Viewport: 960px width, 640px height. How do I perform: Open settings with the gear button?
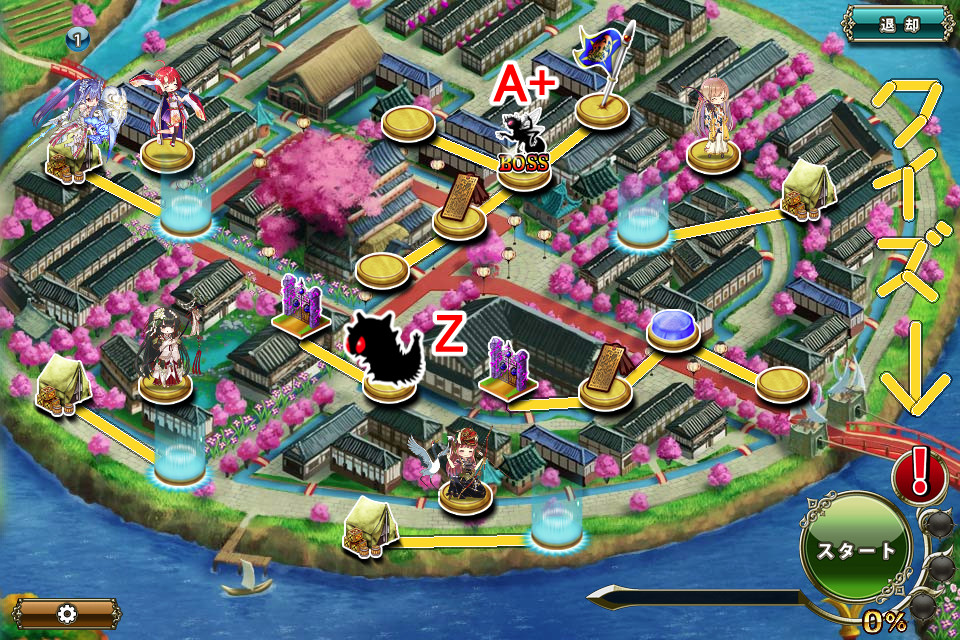coord(66,613)
